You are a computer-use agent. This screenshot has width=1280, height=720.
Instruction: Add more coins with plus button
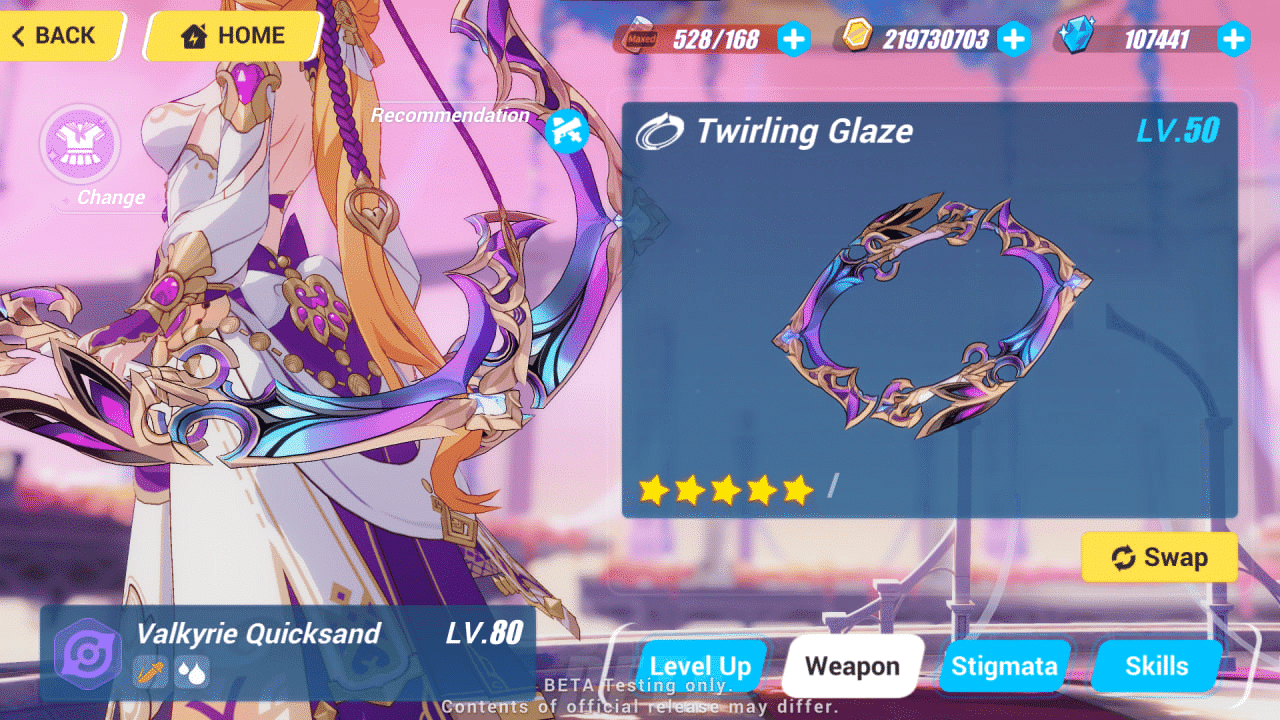click(x=1014, y=40)
